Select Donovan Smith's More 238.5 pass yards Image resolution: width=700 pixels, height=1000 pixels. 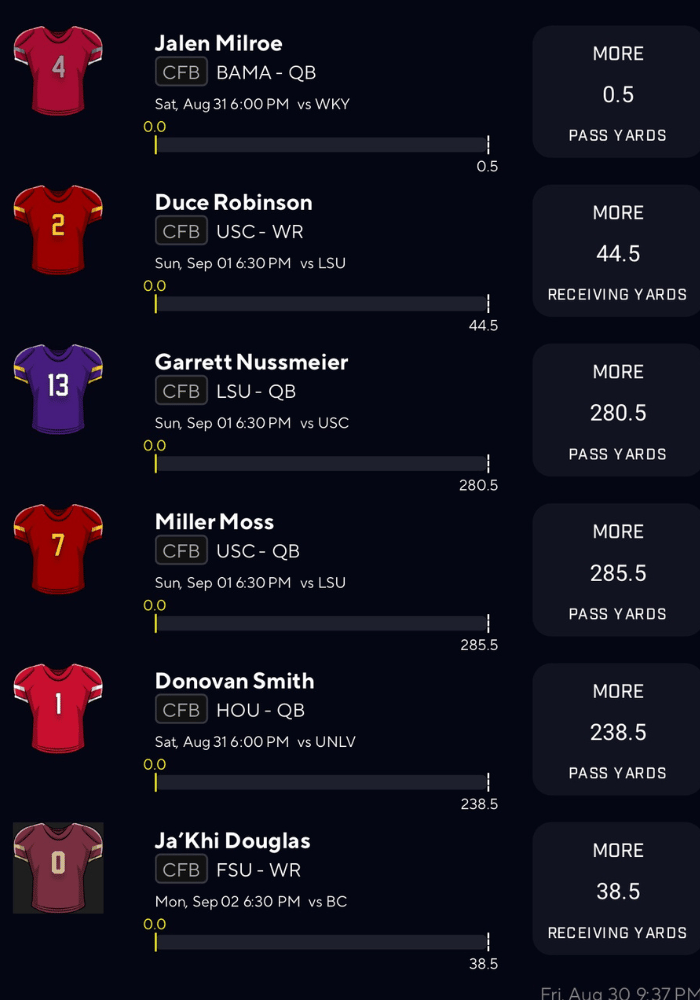pyautogui.click(x=617, y=730)
